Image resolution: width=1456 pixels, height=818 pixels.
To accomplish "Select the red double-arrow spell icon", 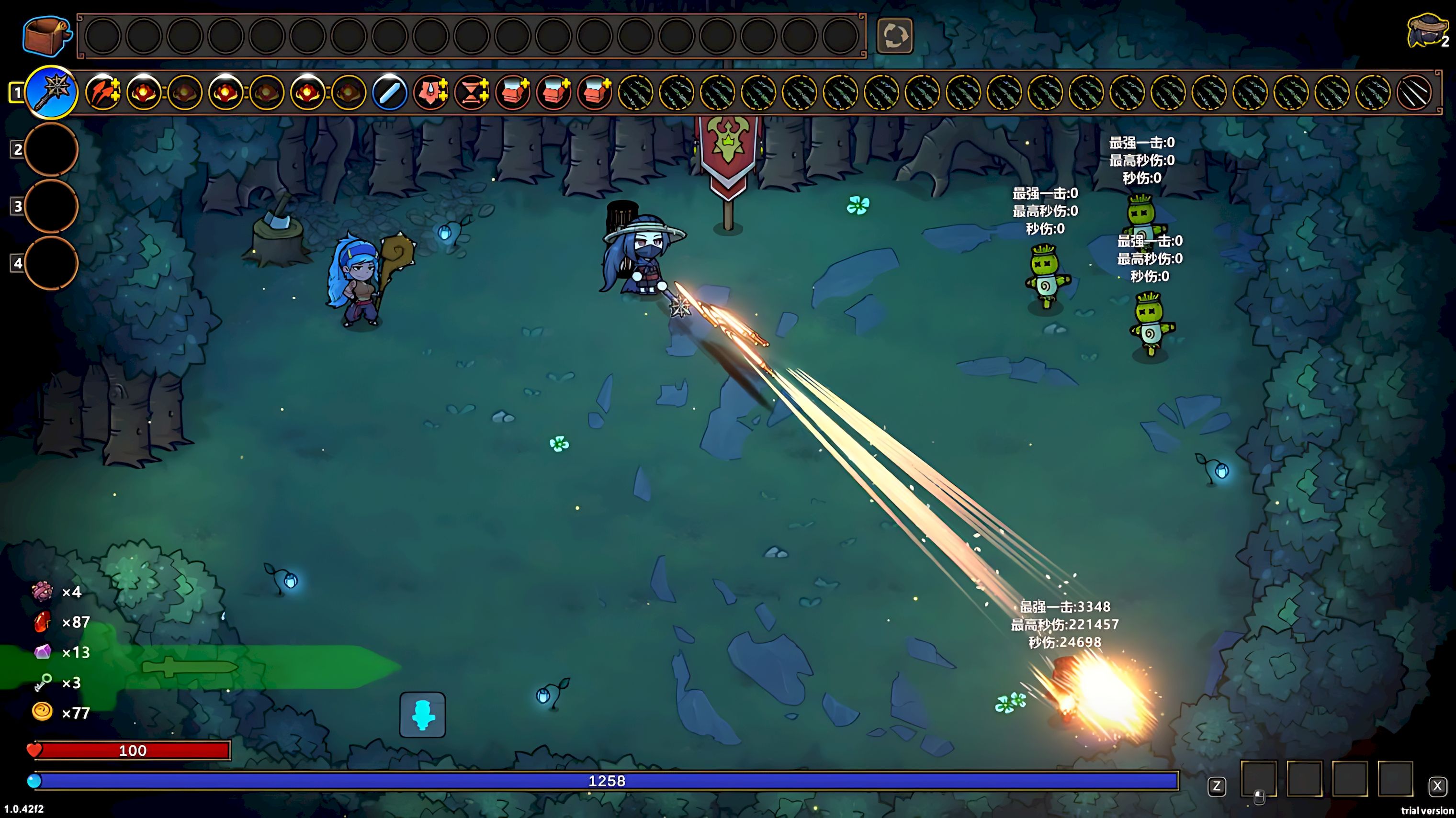I will 102,92.
